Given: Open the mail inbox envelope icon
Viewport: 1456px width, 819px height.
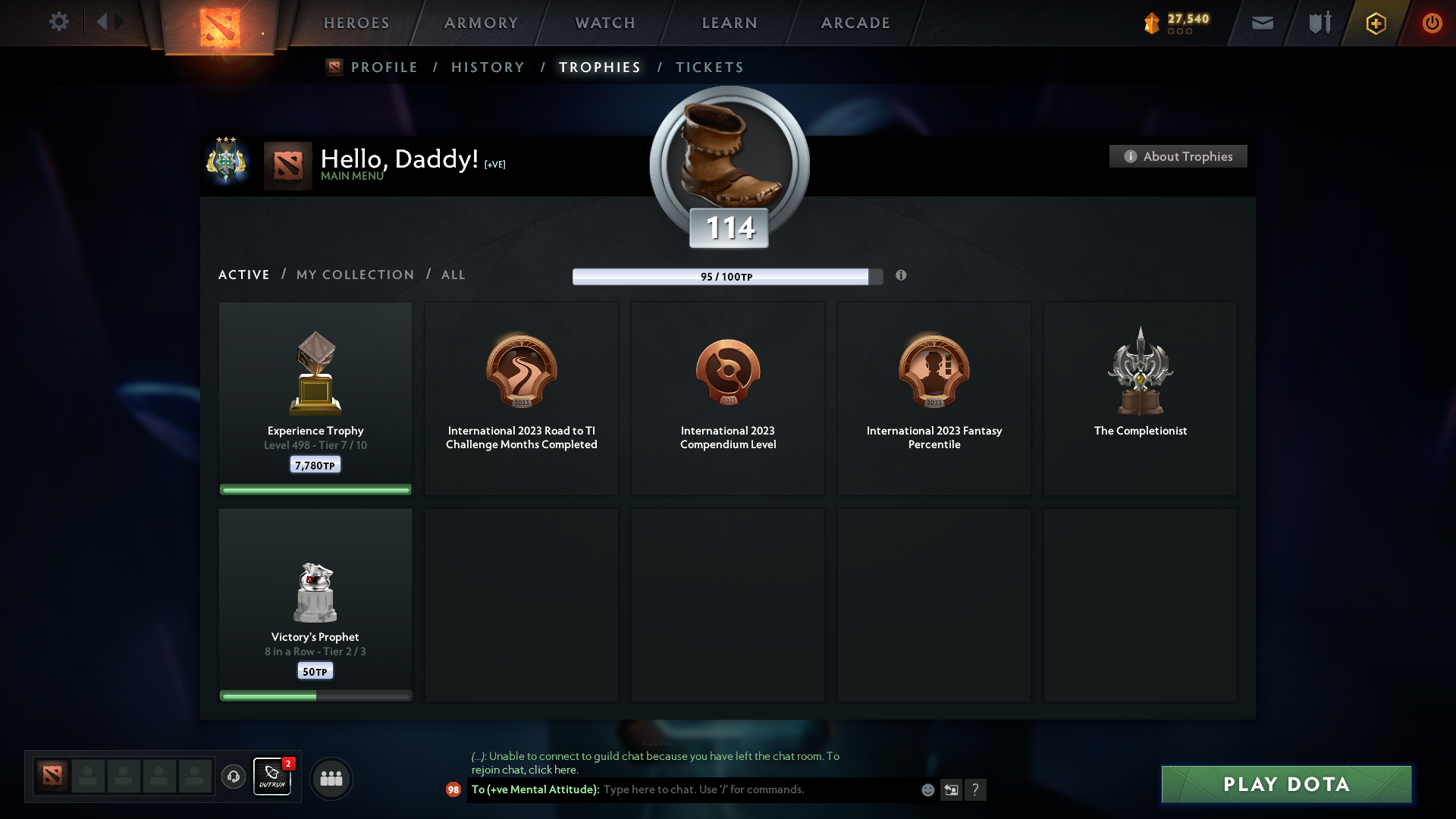Looking at the screenshot, I should pos(1263,23).
